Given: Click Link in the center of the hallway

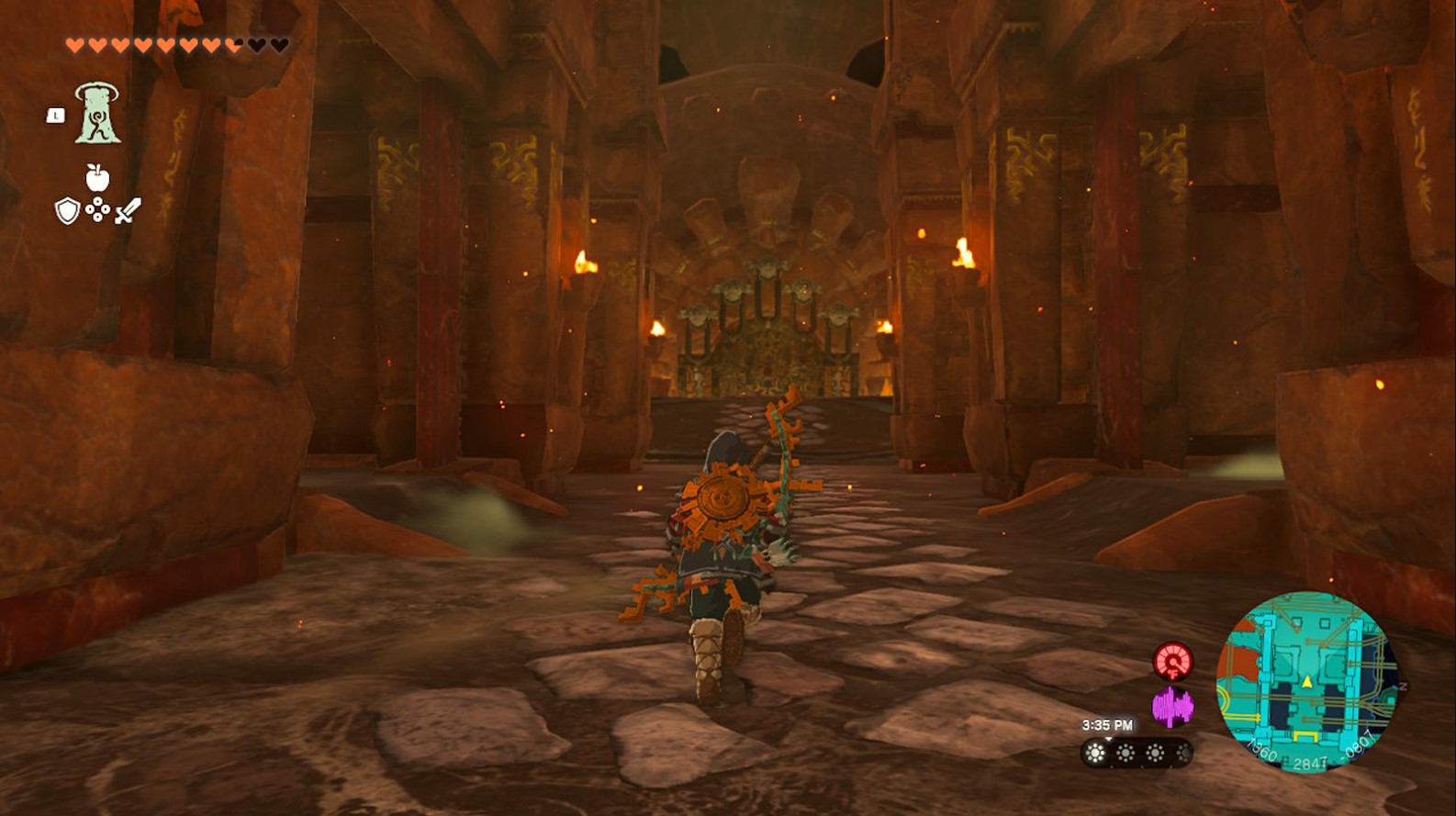Looking at the screenshot, I should click(x=721, y=551).
